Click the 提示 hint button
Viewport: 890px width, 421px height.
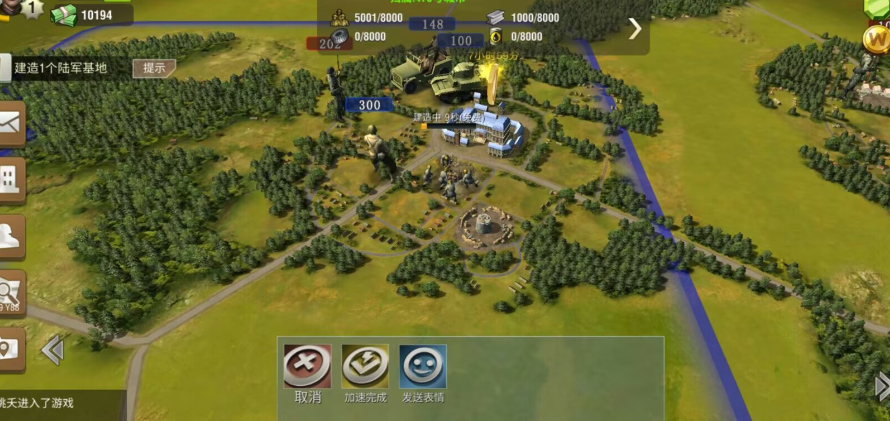(x=154, y=68)
